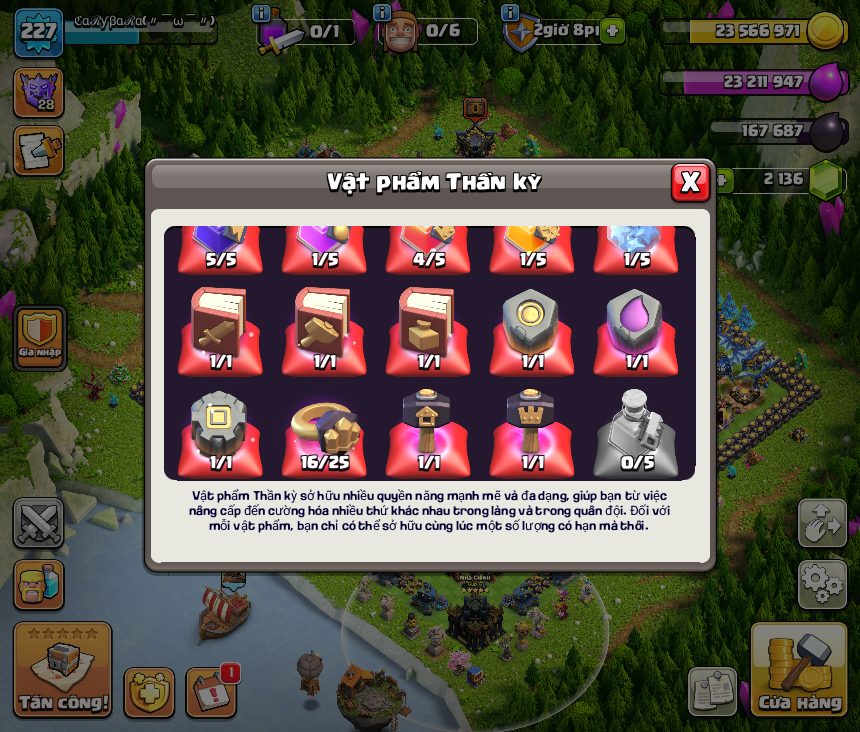Open the army barbarian icon
The width and height of the screenshot is (860, 732).
[38, 584]
